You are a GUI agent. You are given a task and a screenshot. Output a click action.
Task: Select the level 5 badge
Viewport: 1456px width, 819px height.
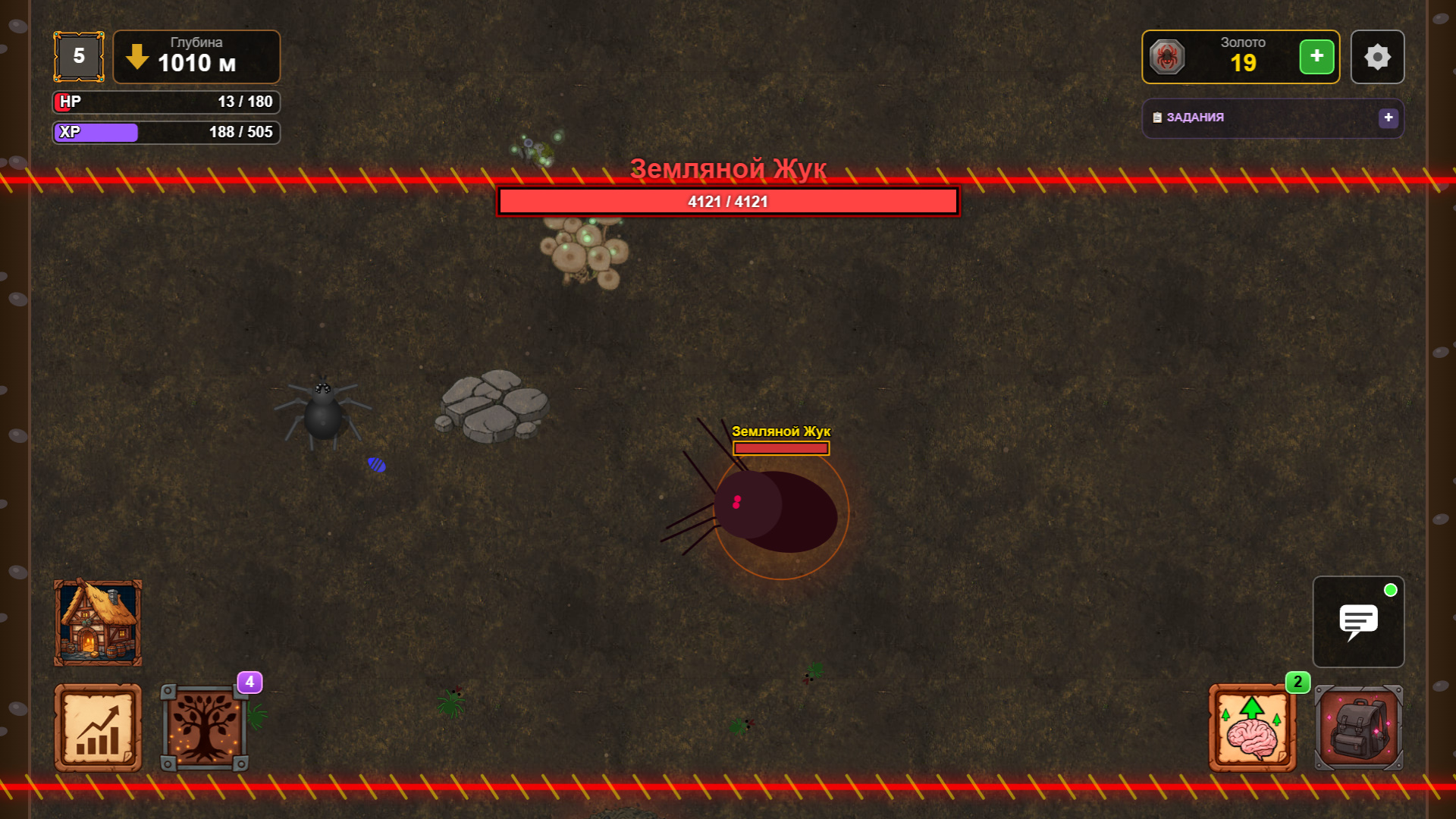click(x=78, y=55)
